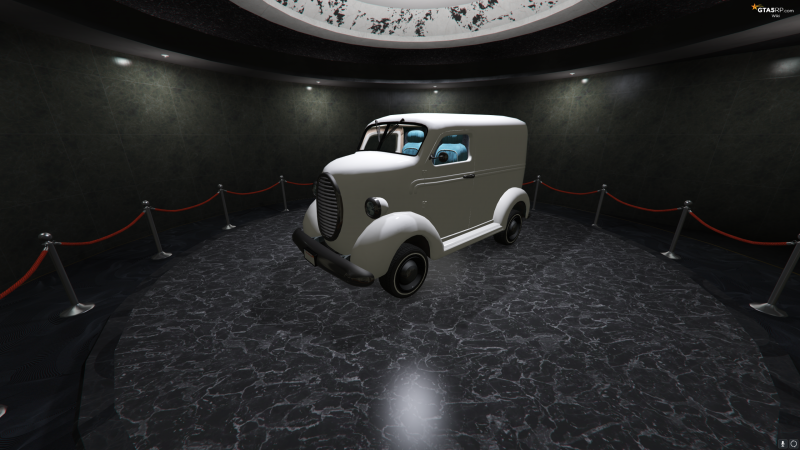This screenshot has width=800, height=450.
Task: Toggle the microphone icon
Action: (x=781, y=442)
